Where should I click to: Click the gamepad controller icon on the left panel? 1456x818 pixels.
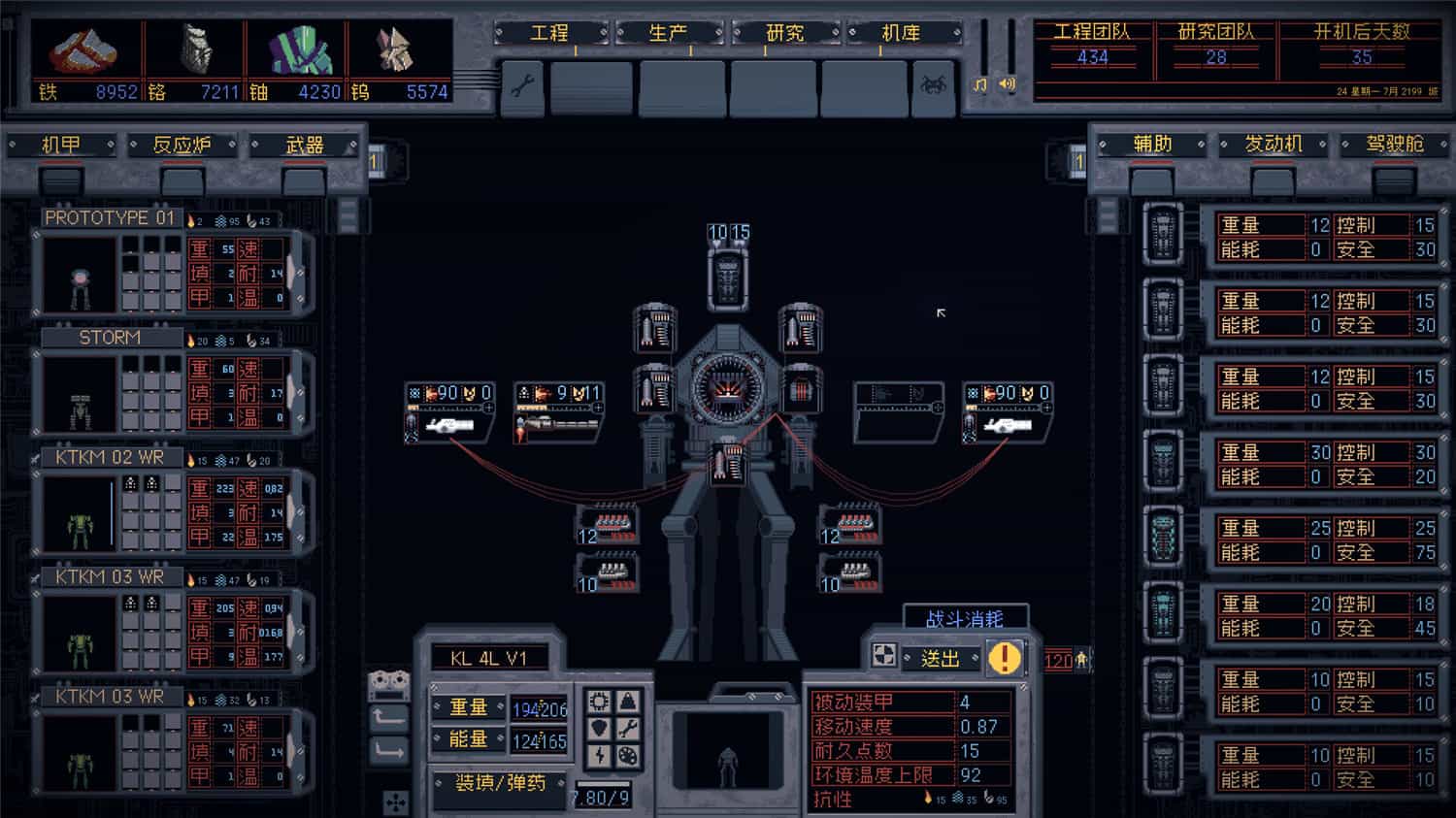(x=391, y=687)
